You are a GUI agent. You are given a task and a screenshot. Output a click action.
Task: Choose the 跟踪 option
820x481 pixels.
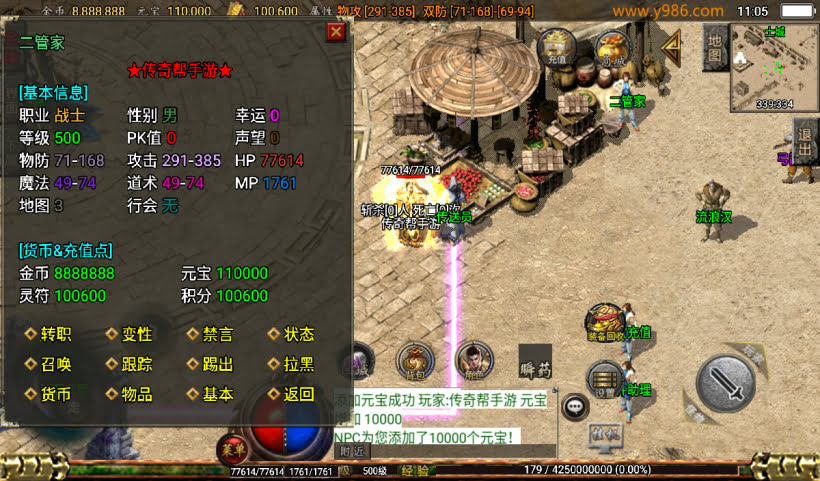point(136,364)
